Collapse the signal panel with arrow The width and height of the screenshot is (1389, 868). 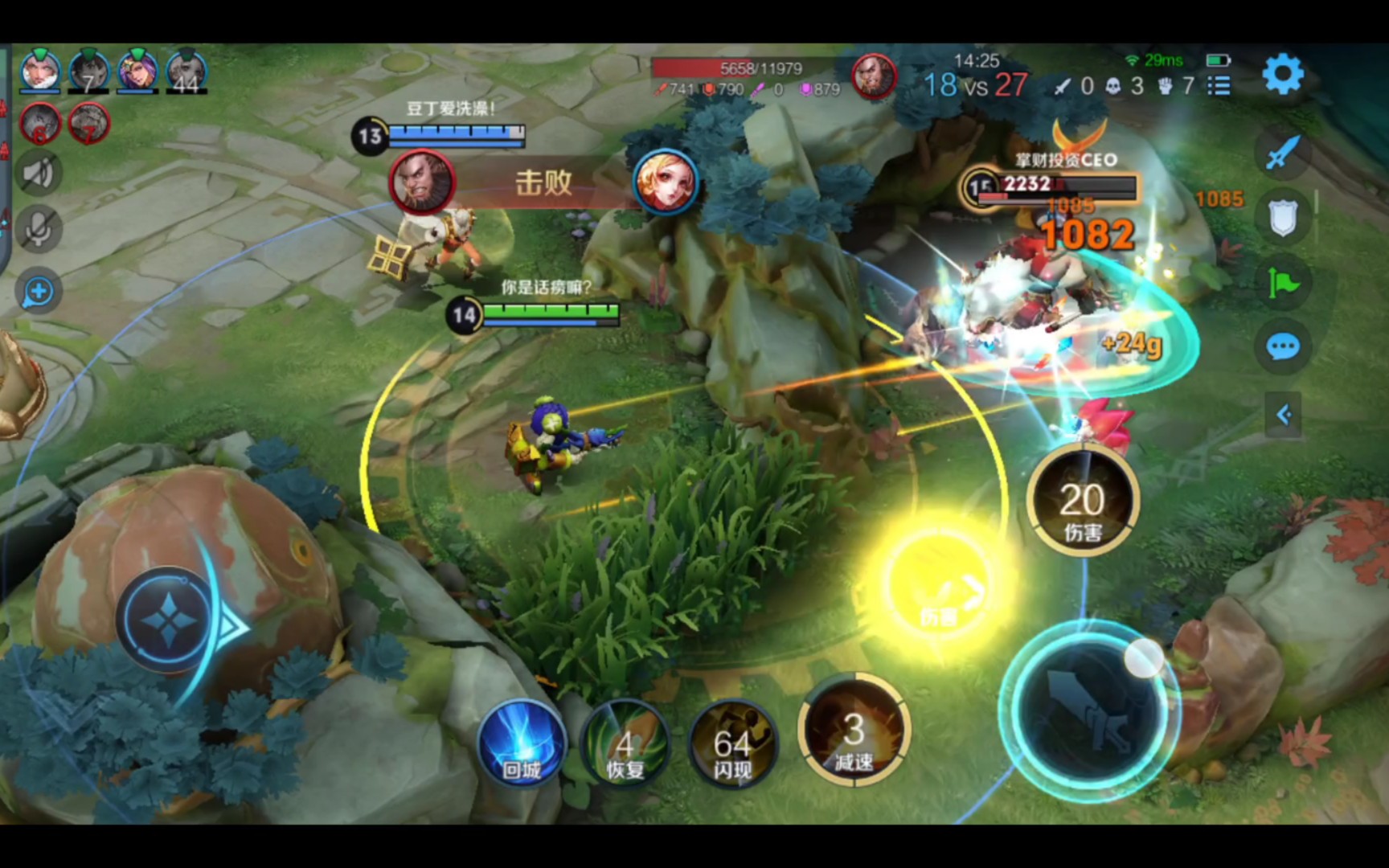pos(1283,415)
